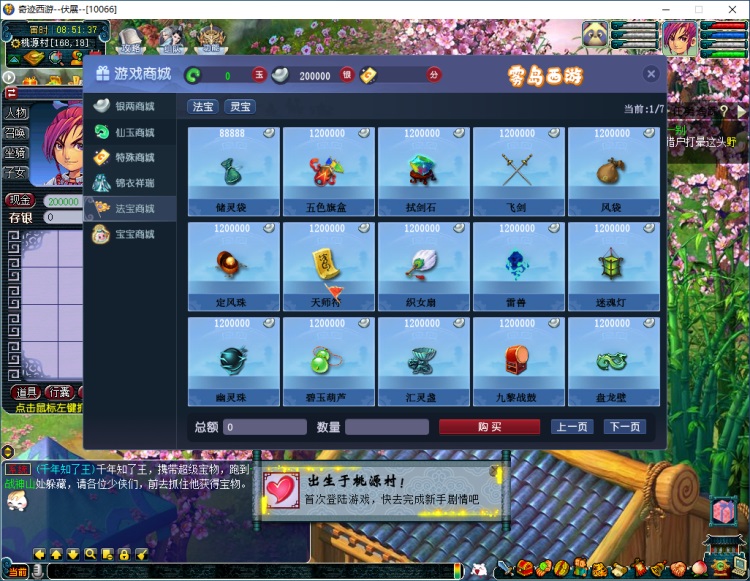Go to next page with 下一页
Screen dimensions: 750x581
[624, 427]
